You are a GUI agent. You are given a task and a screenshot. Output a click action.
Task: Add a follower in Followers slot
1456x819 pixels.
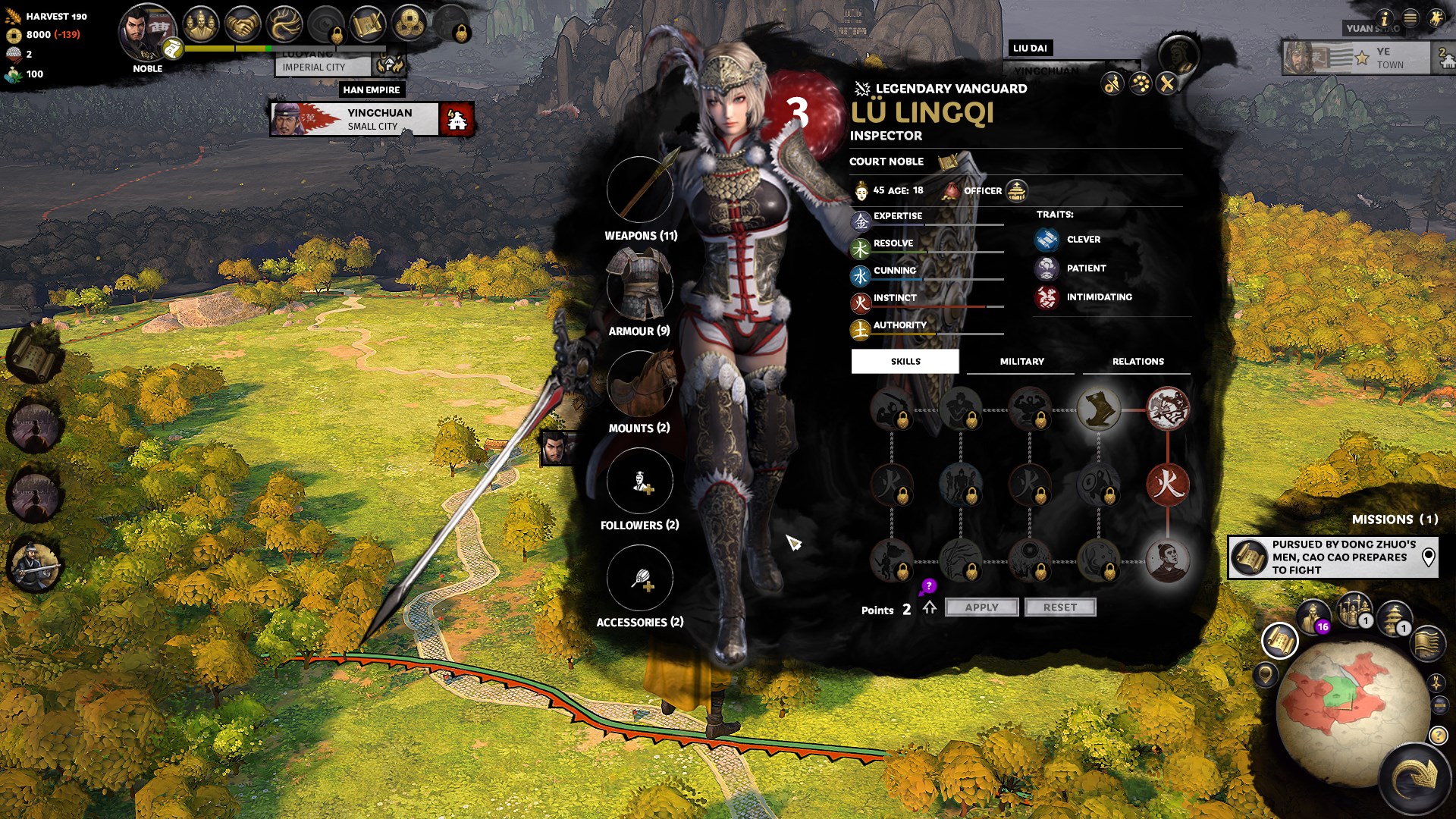[639, 481]
